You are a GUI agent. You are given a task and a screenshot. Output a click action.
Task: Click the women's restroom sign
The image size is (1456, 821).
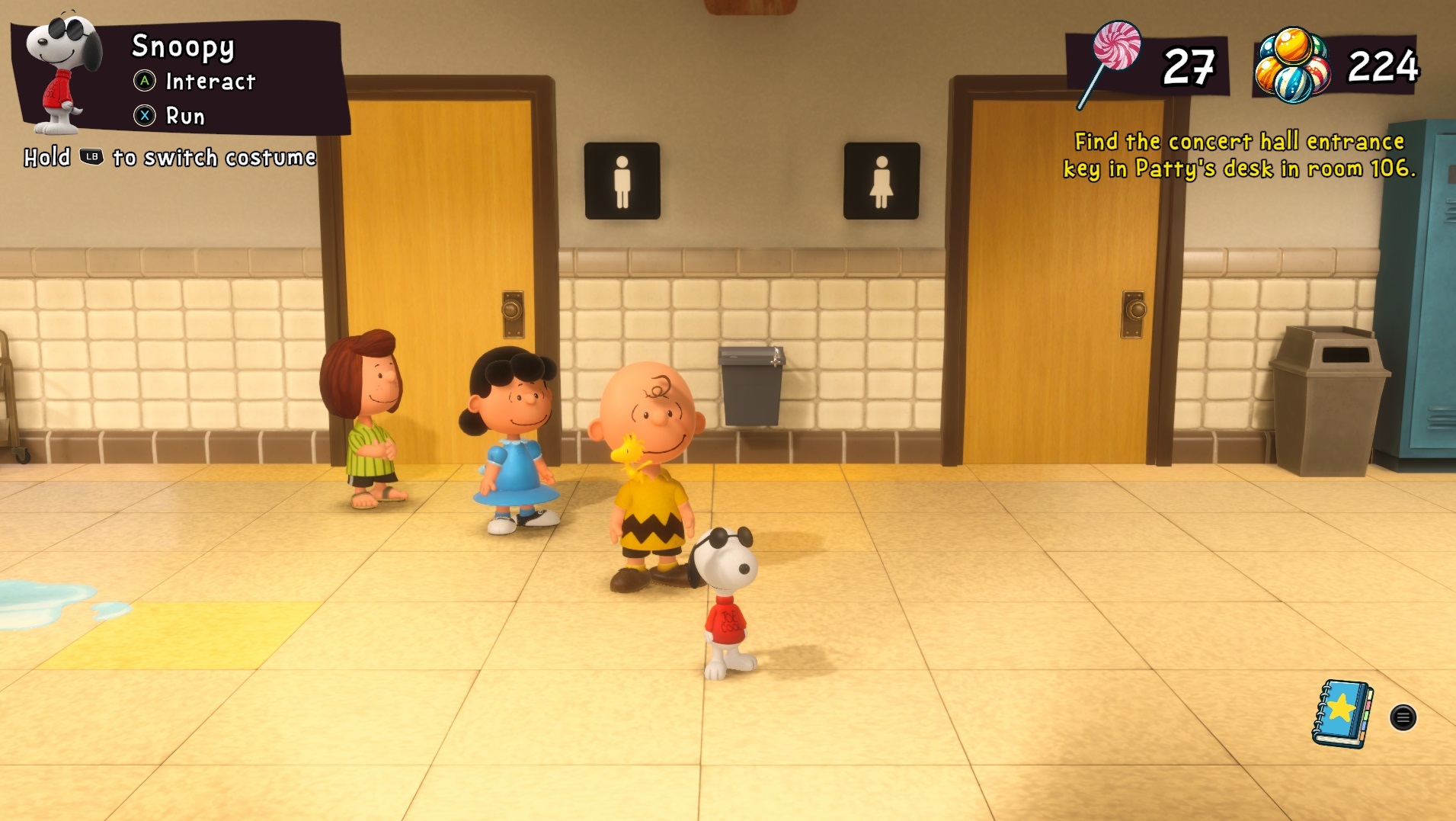point(882,181)
